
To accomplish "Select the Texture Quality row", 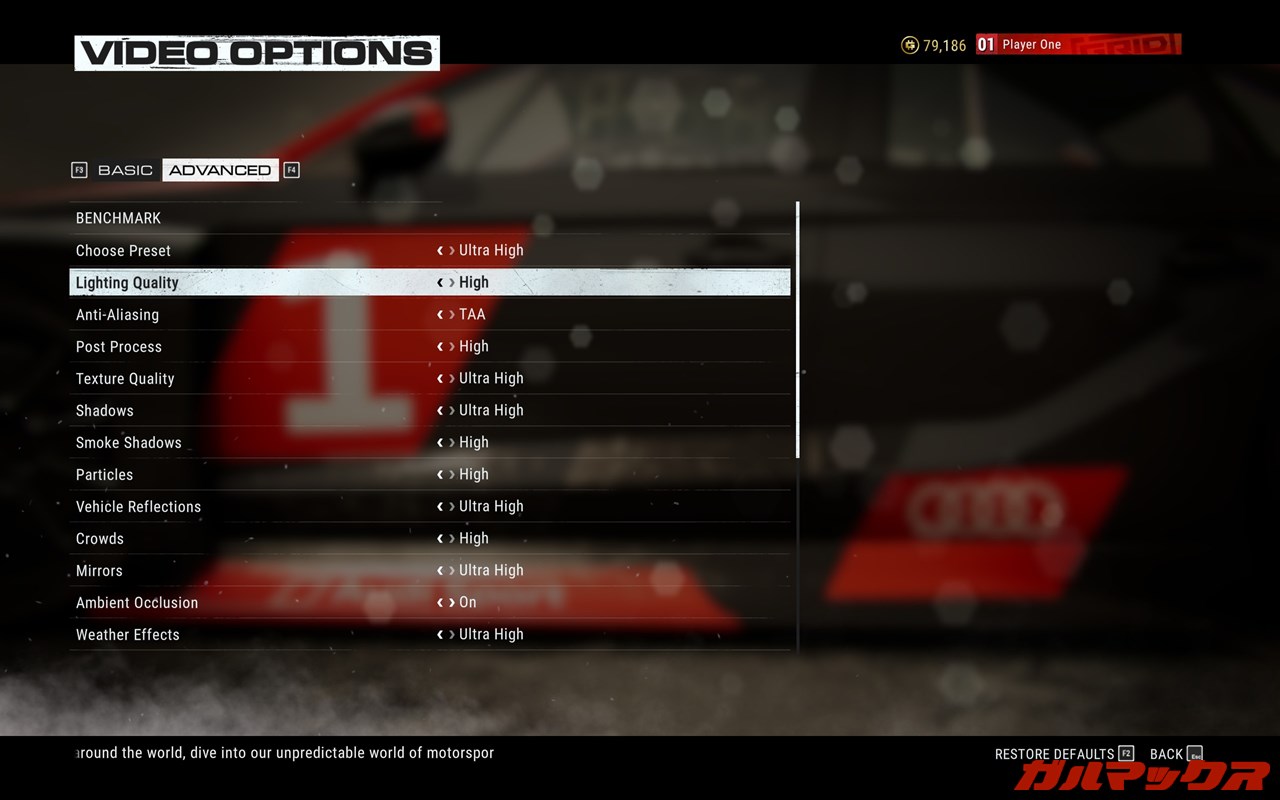I will (125, 378).
